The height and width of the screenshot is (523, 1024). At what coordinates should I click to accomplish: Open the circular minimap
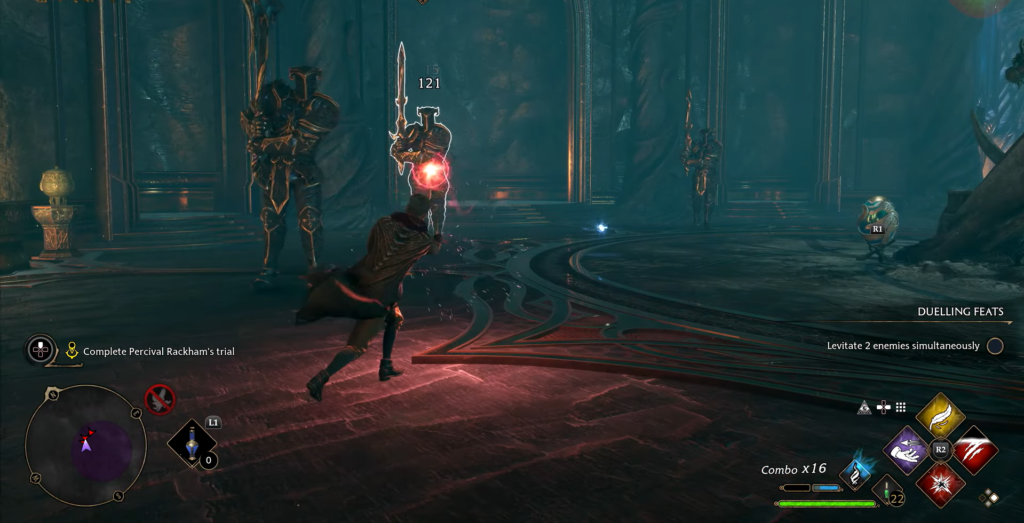(x=85, y=444)
